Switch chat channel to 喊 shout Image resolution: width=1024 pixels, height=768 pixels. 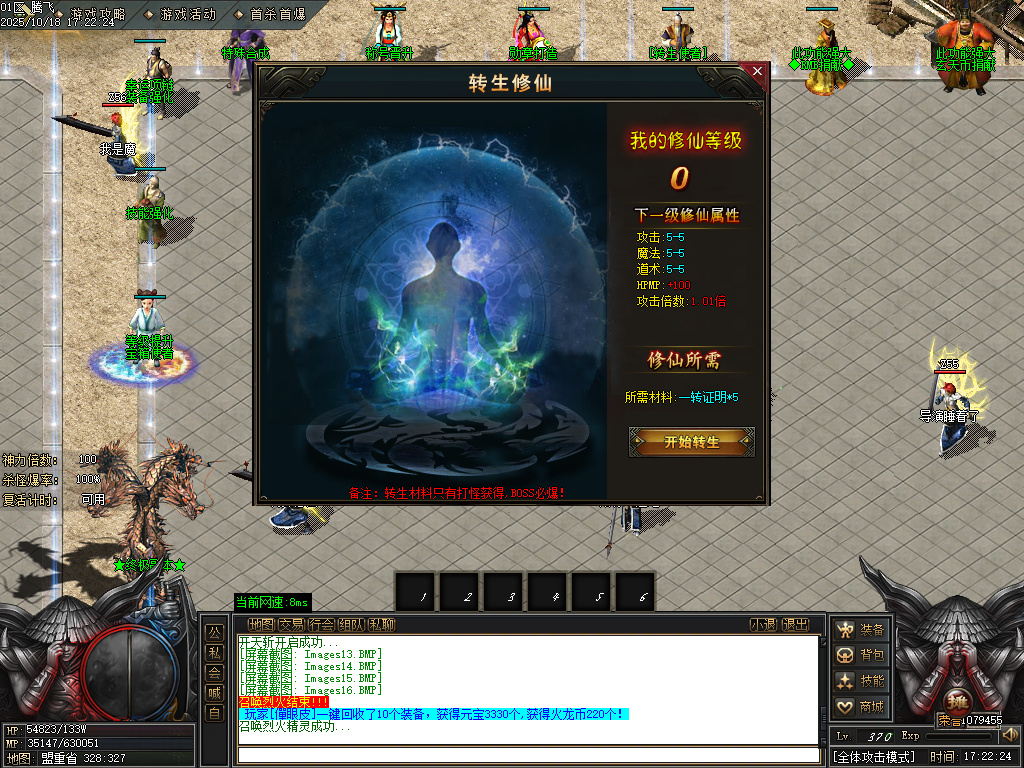click(x=214, y=692)
